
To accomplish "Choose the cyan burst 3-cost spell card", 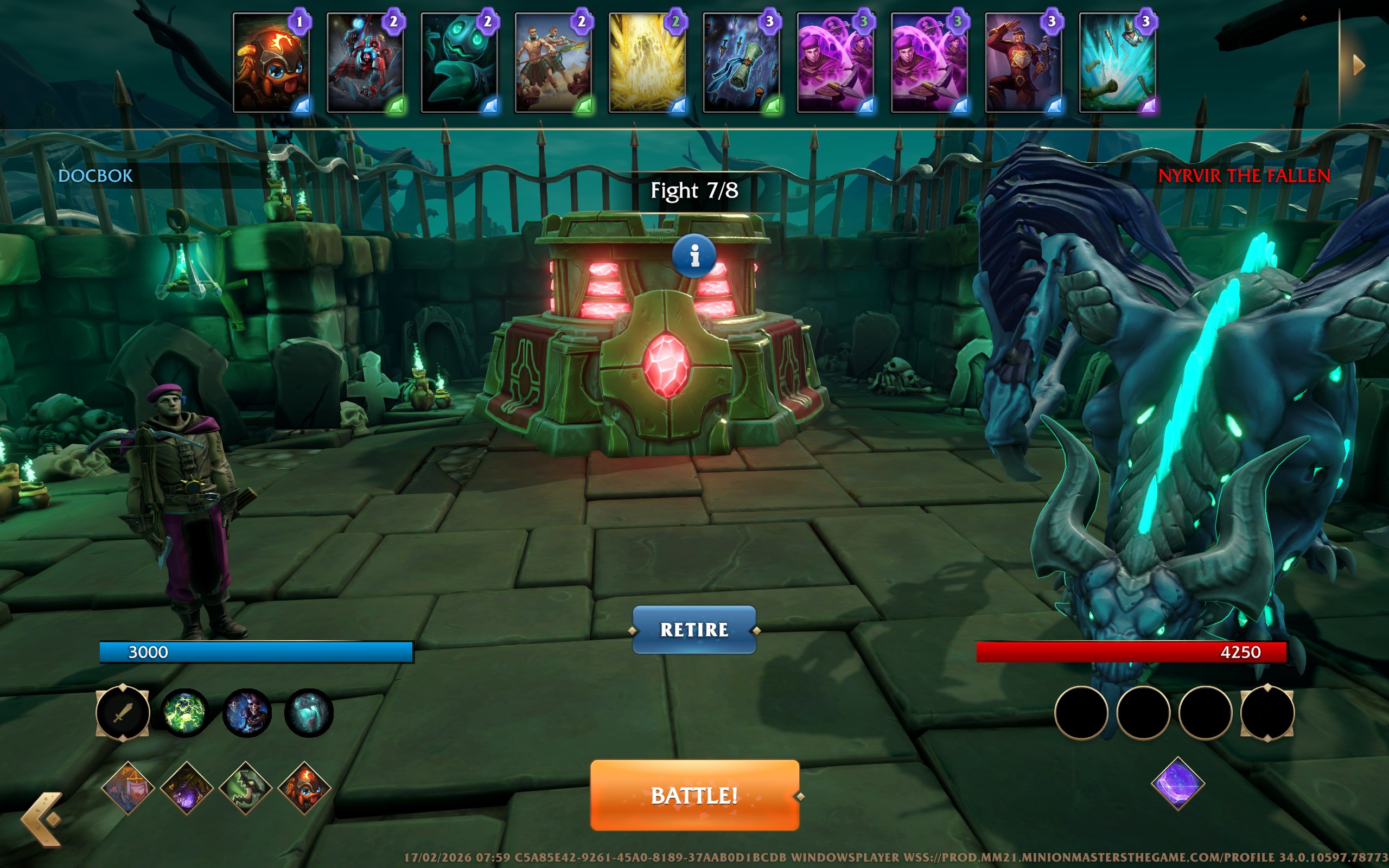I will [x=1118, y=62].
